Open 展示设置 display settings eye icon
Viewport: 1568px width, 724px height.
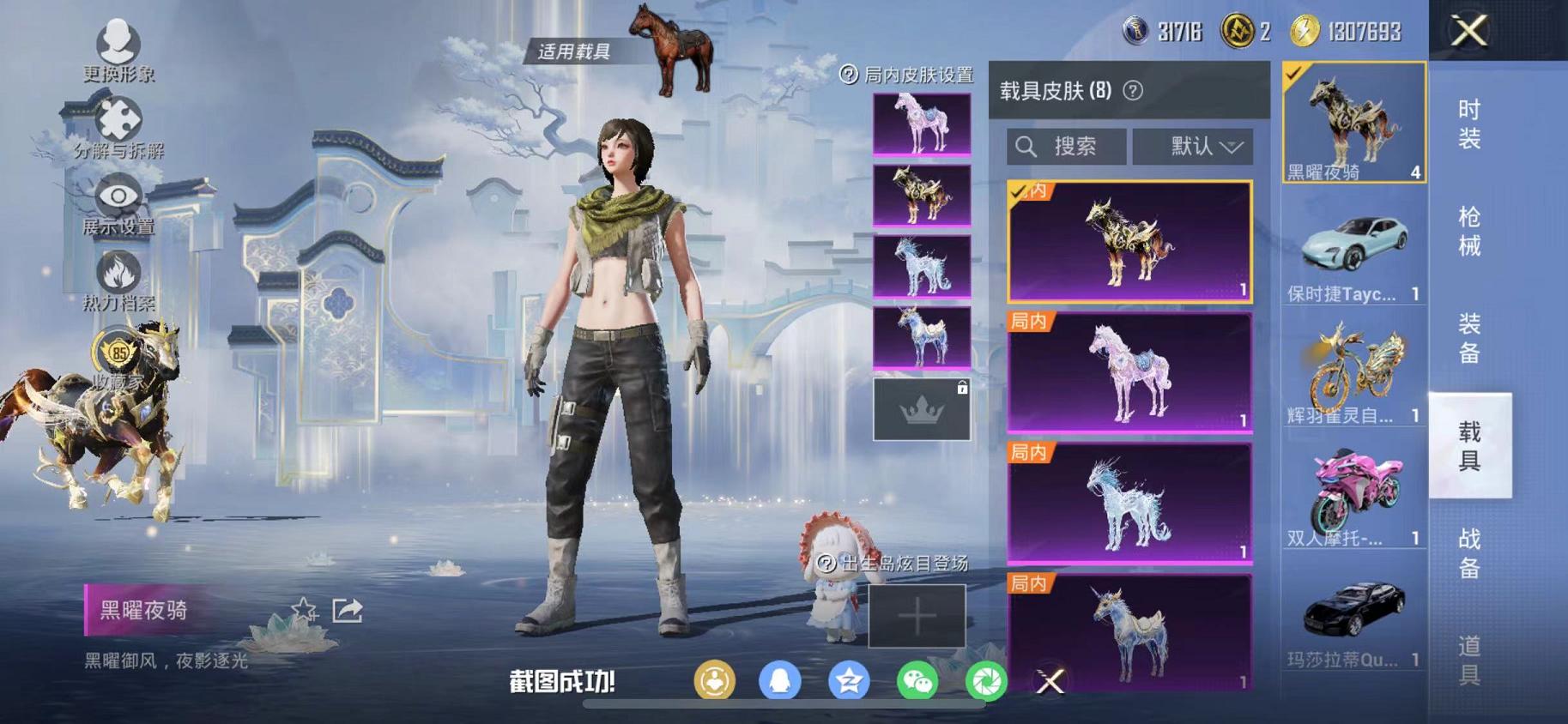tap(118, 196)
